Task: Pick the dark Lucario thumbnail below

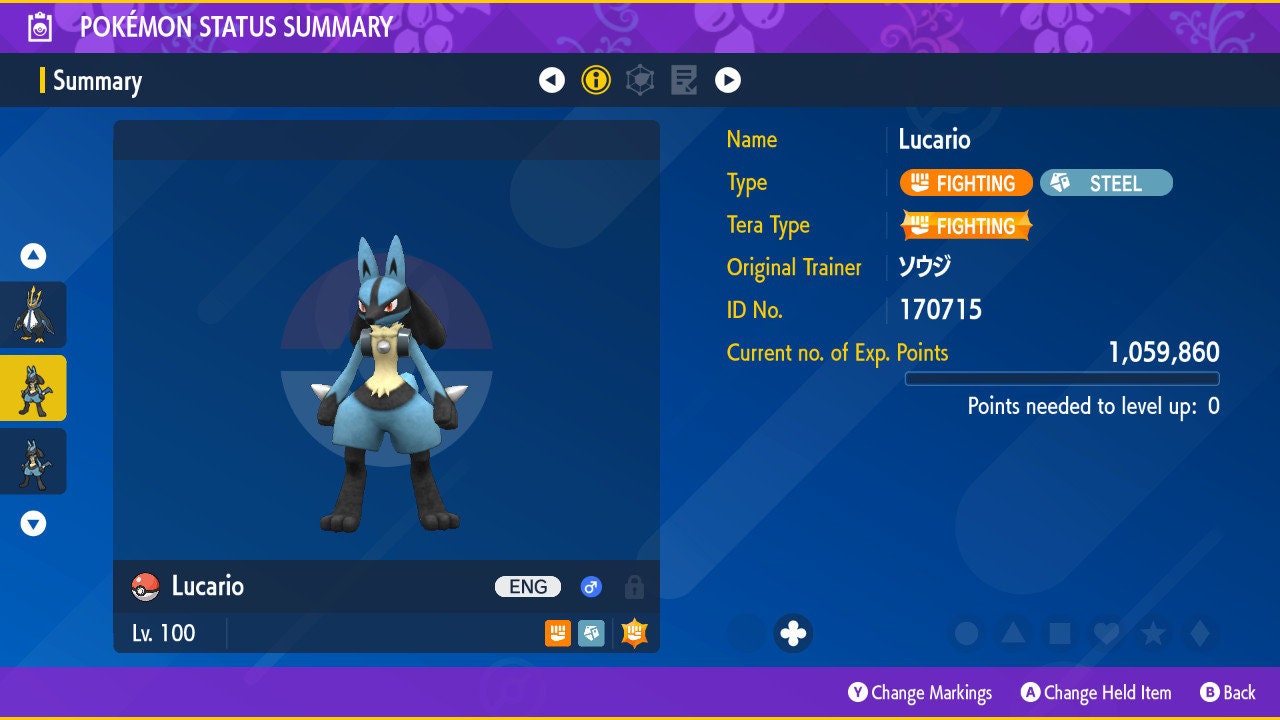Action: coord(33,461)
